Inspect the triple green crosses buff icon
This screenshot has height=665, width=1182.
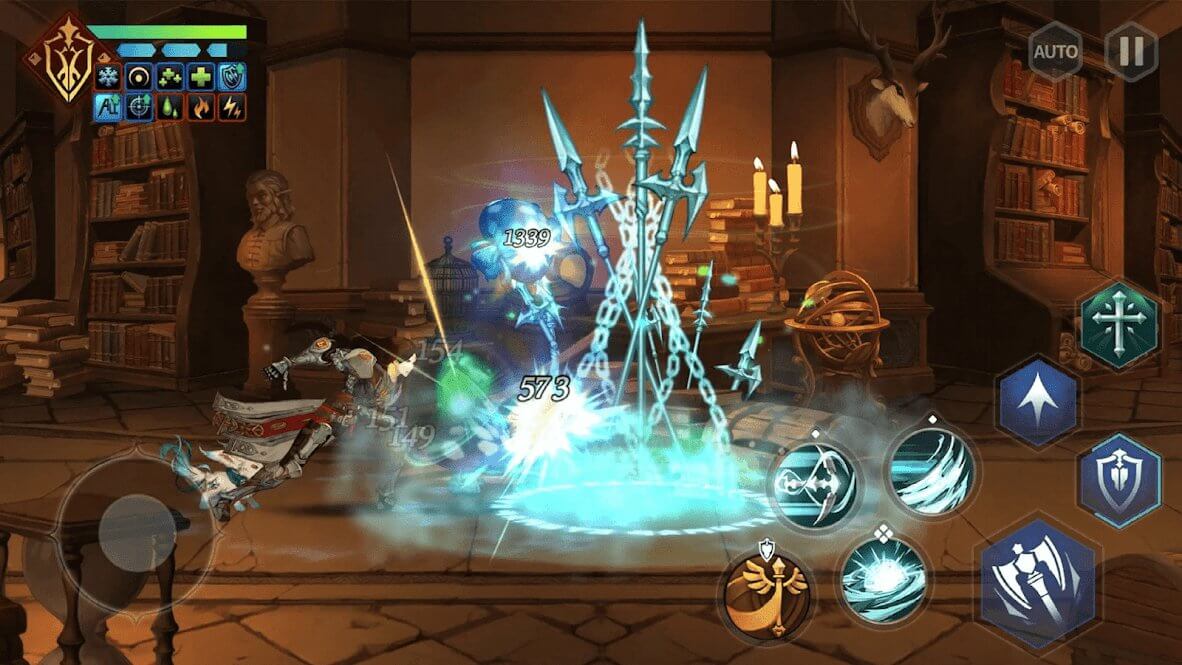[171, 78]
